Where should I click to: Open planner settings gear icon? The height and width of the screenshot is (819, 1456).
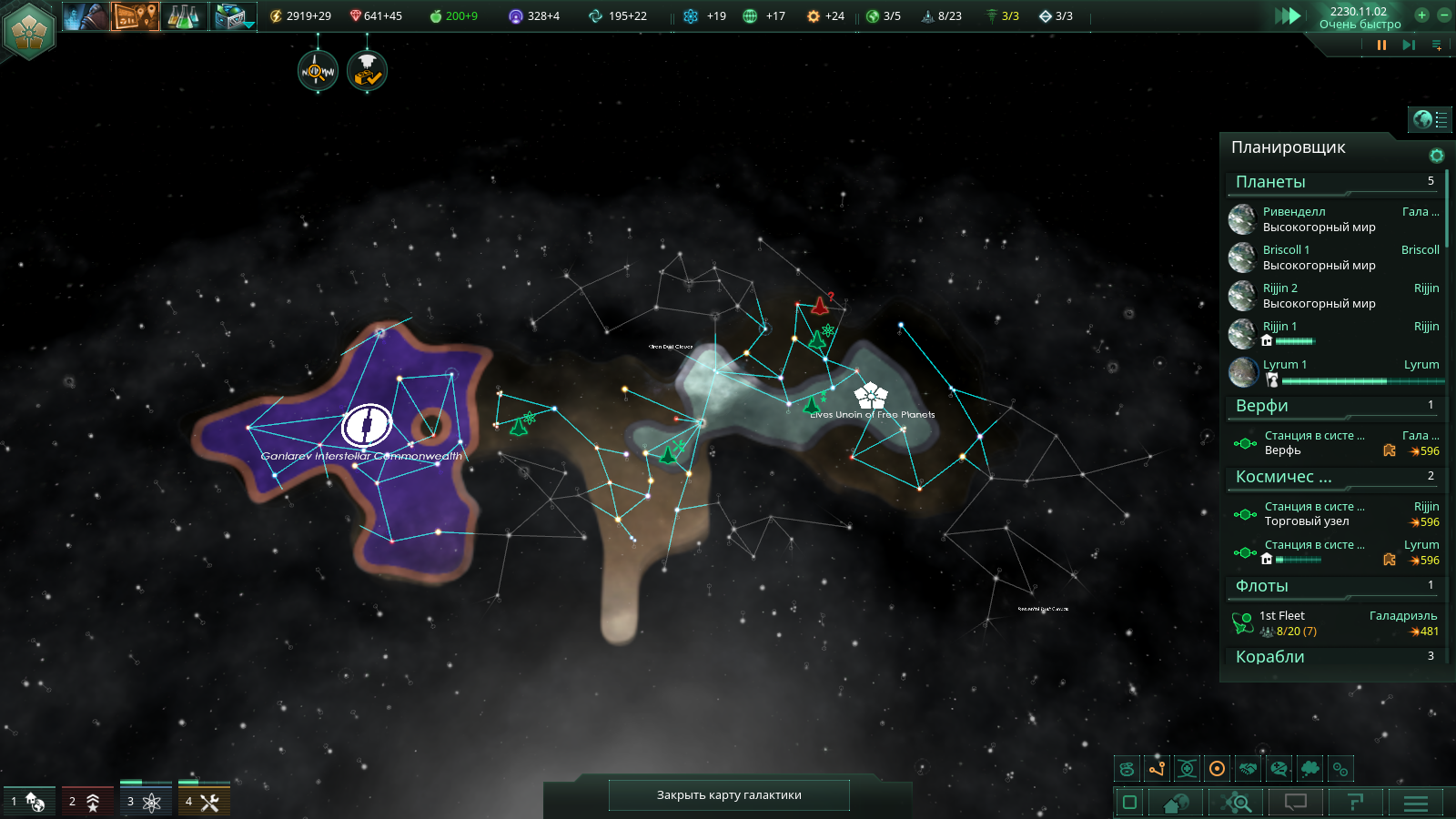click(x=1436, y=156)
